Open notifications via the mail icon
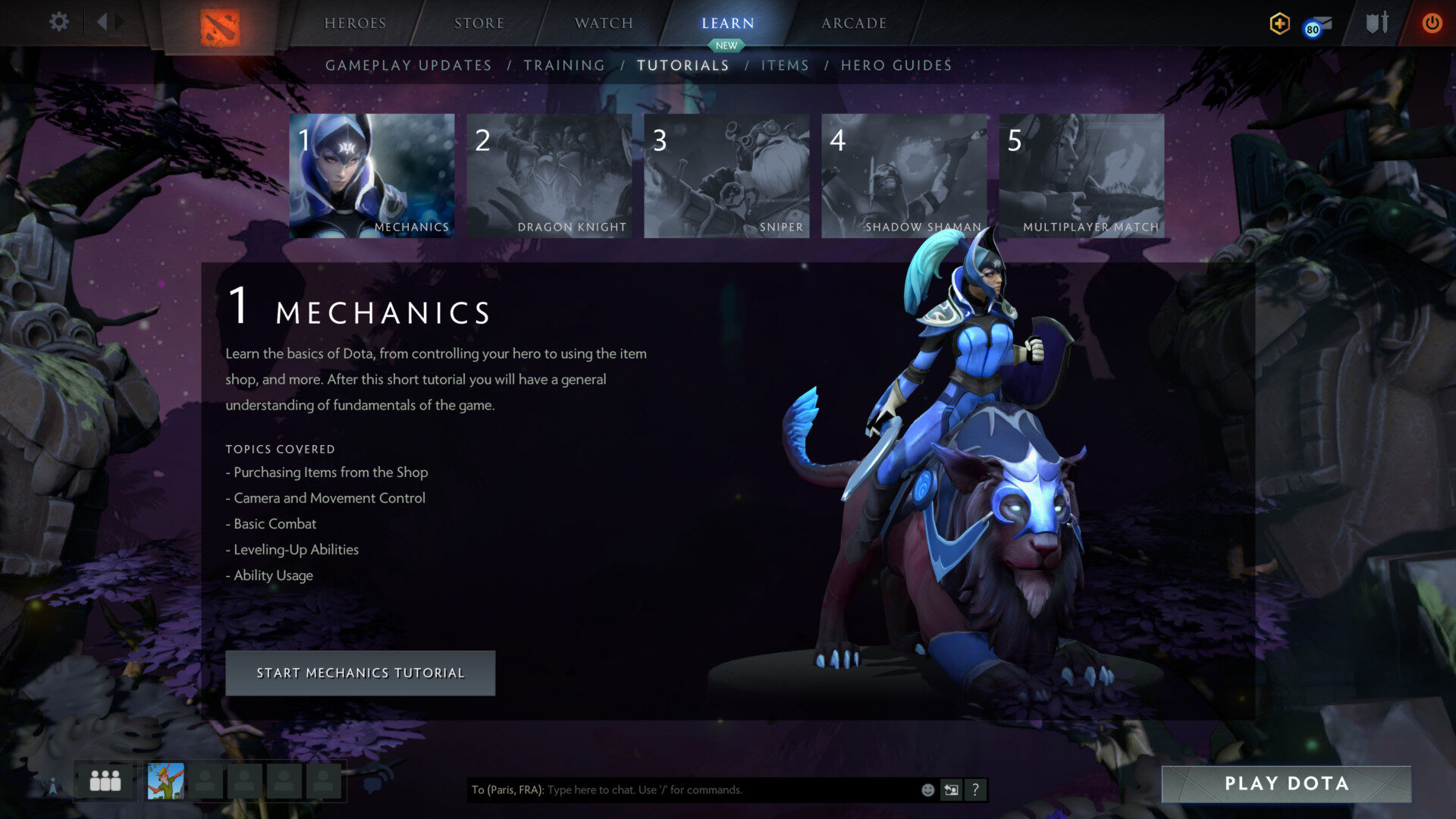This screenshot has height=819, width=1456. tap(1319, 24)
